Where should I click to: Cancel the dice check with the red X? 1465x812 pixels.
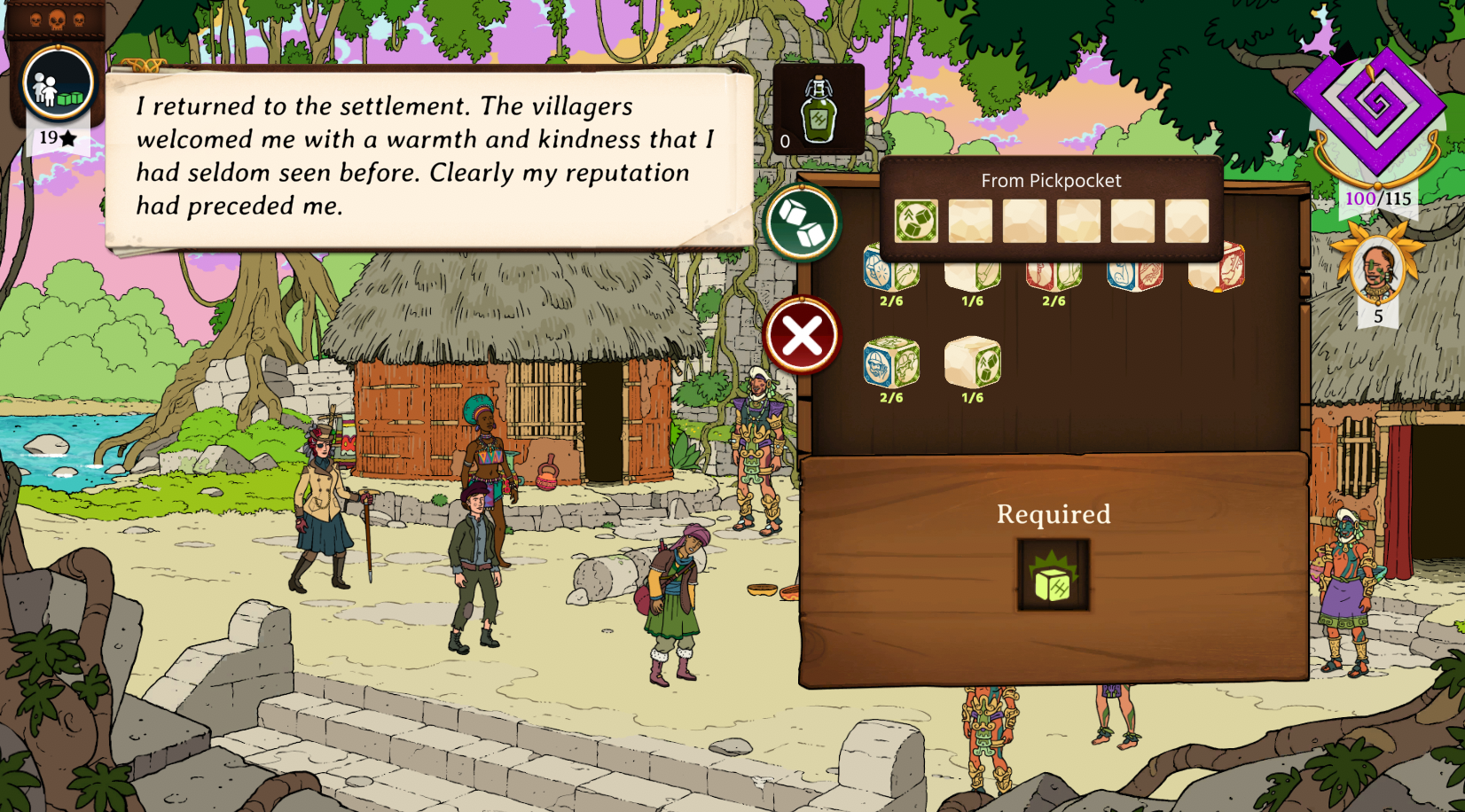(802, 336)
